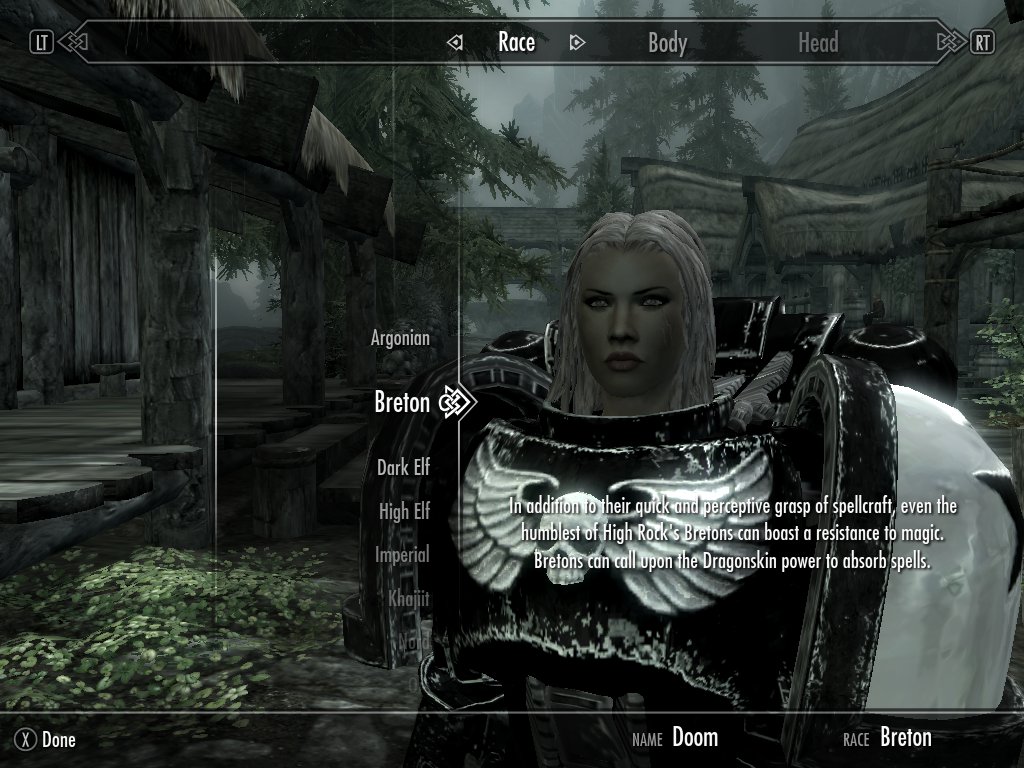The image size is (1024, 768).
Task: Select the Khajiit race option
Action: click(x=408, y=598)
